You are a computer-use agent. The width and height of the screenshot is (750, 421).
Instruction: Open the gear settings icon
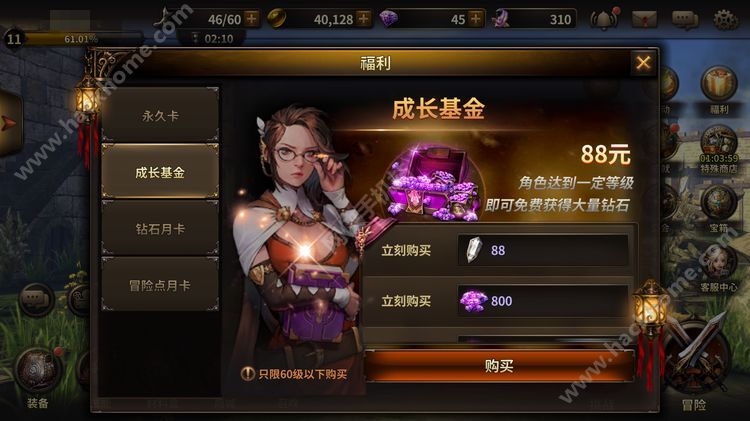point(725,19)
